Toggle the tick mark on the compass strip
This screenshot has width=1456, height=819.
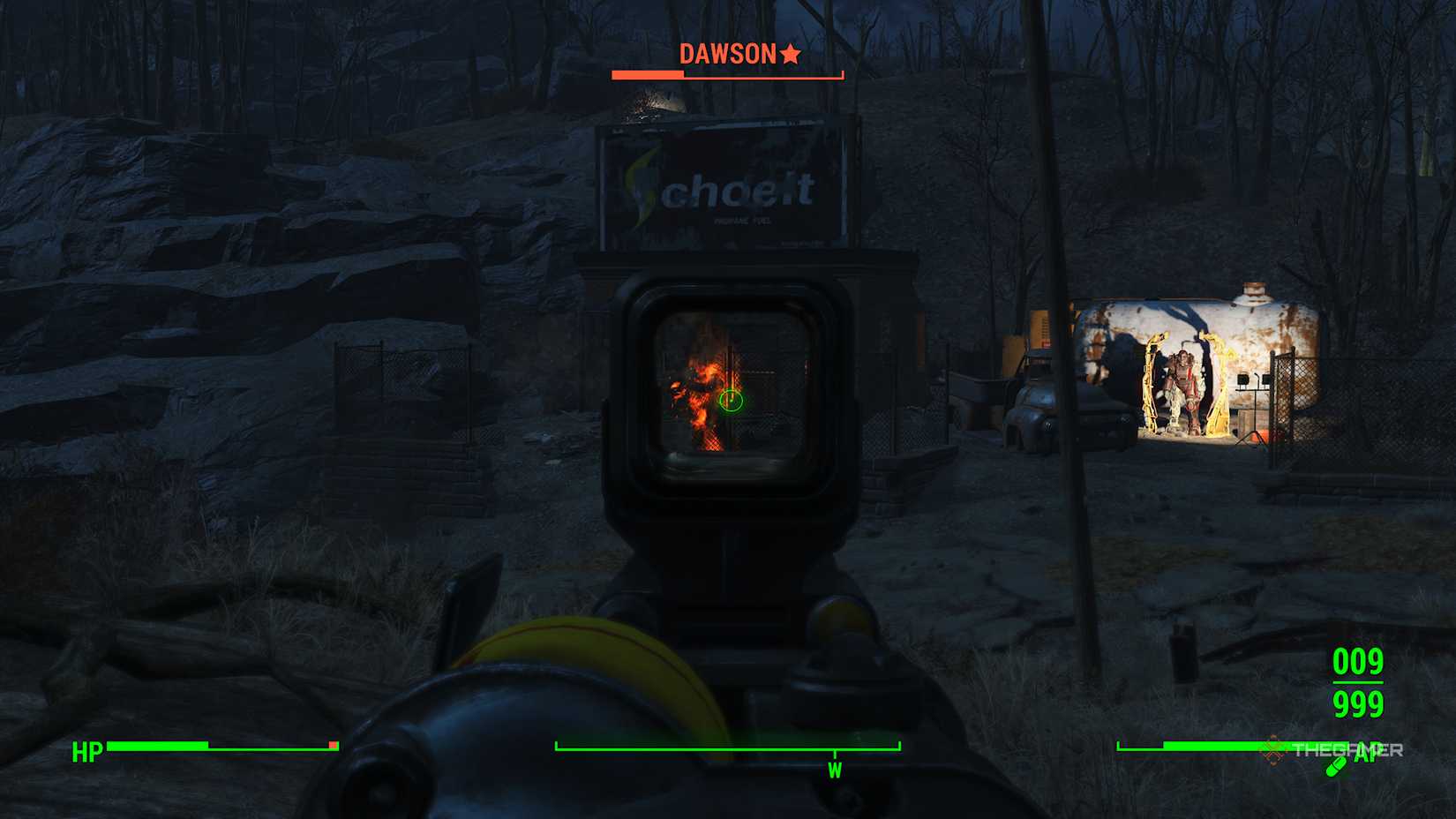click(835, 753)
